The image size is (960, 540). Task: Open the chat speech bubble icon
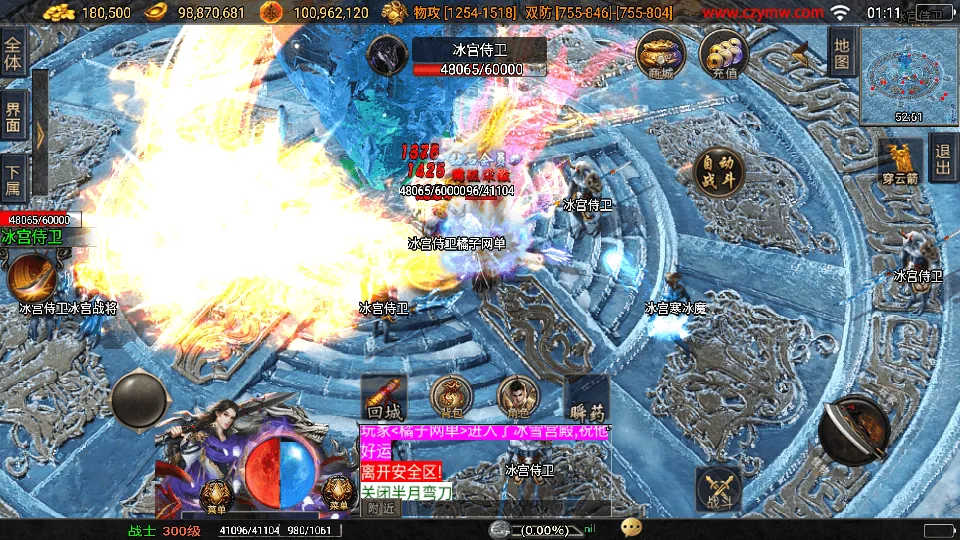tap(631, 527)
